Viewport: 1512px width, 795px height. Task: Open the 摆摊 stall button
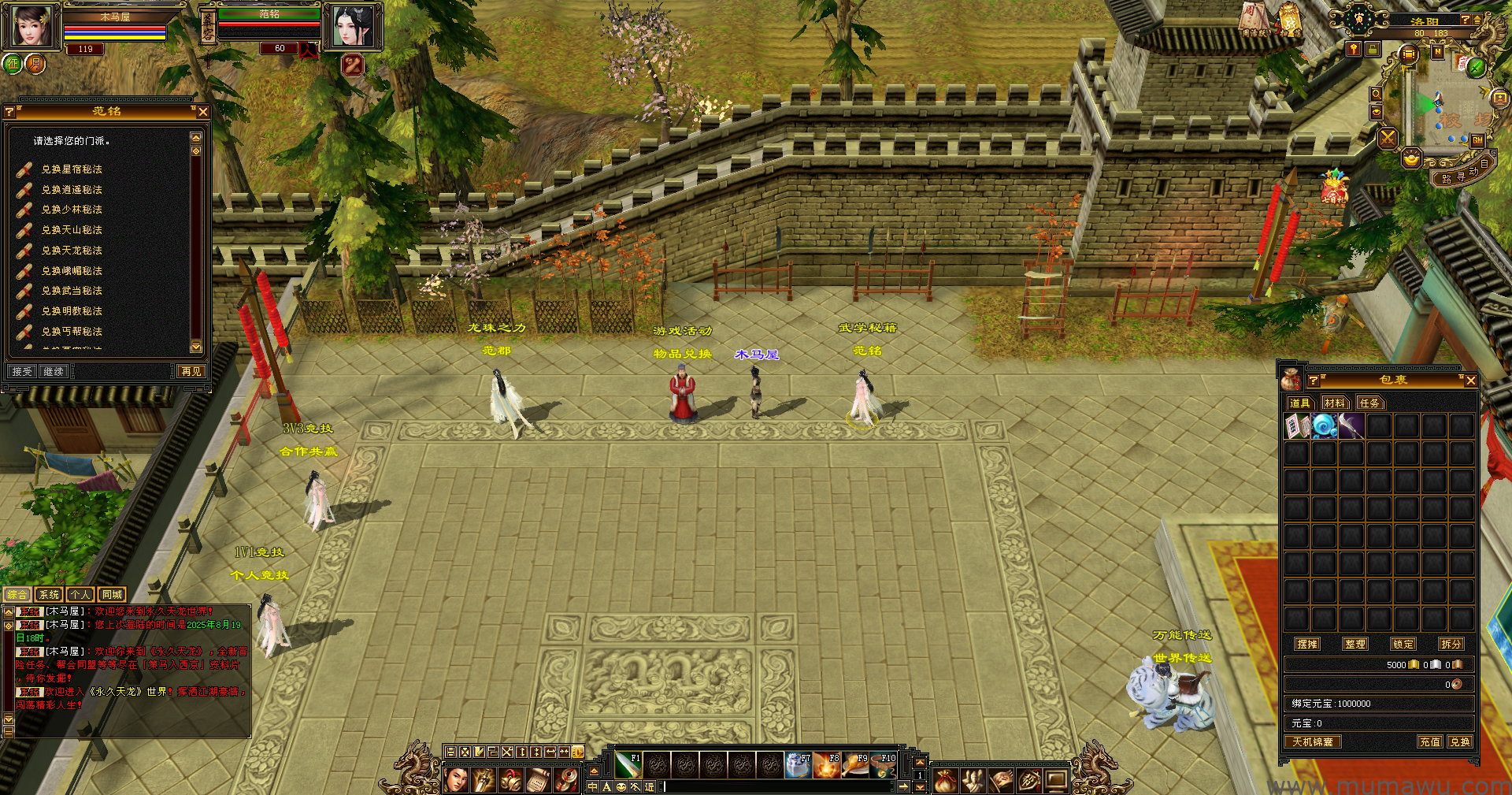(1307, 644)
